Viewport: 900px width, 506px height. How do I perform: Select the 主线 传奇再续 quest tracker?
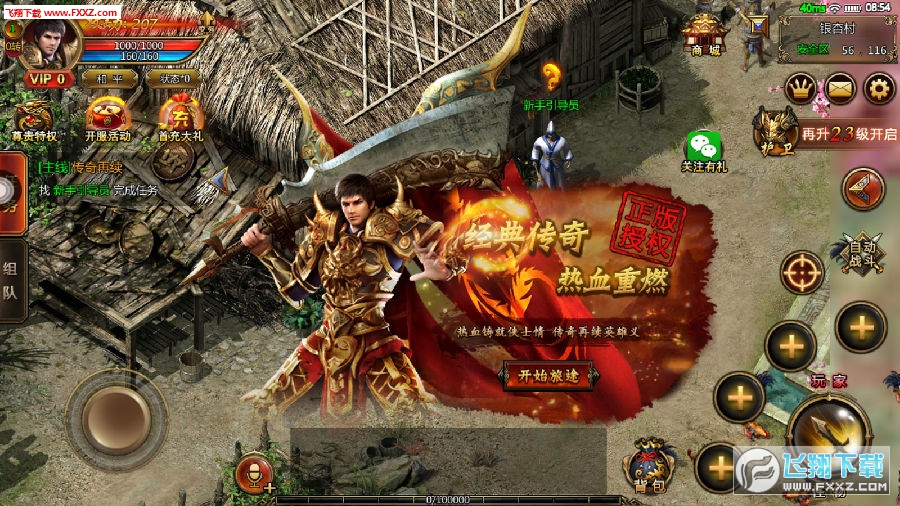[x=95, y=179]
